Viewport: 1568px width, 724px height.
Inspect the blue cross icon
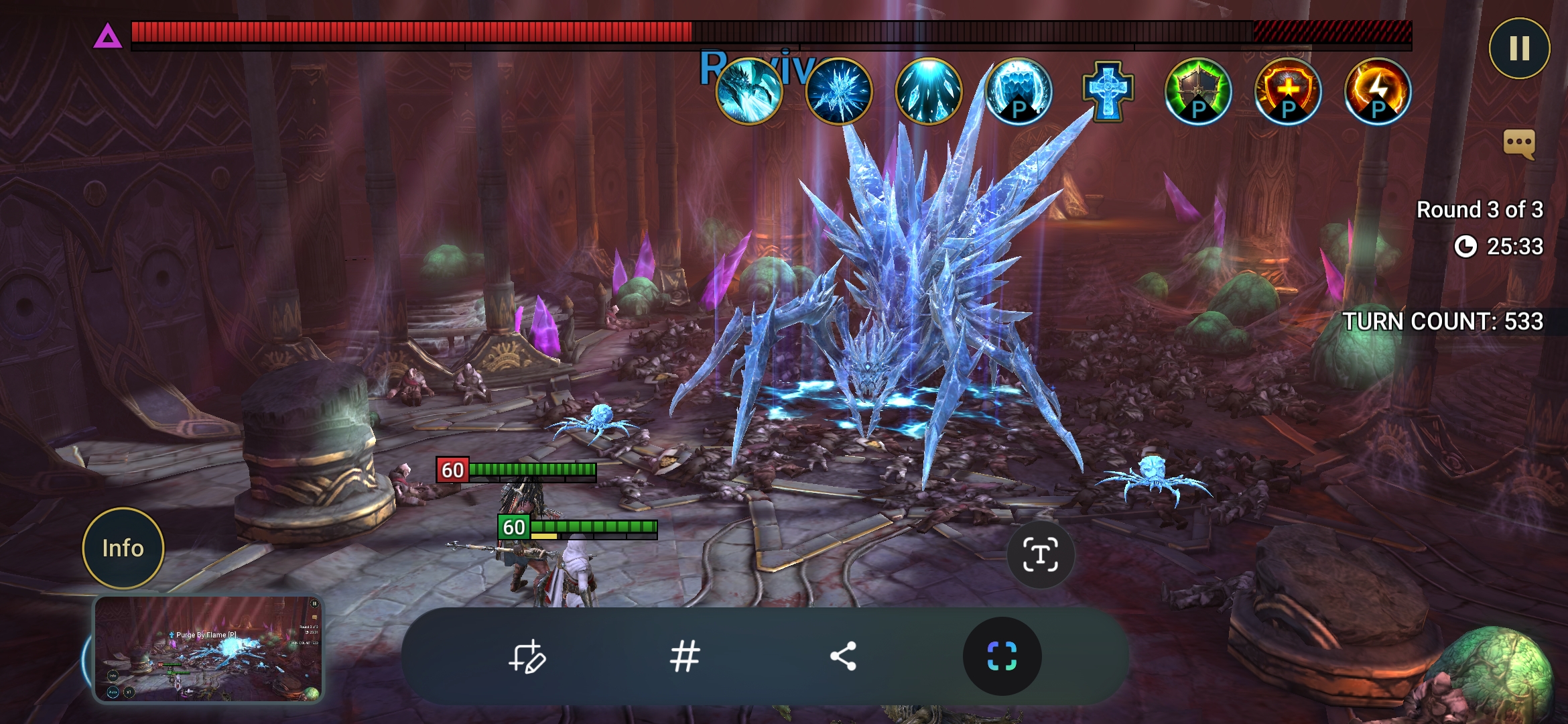point(1108,91)
